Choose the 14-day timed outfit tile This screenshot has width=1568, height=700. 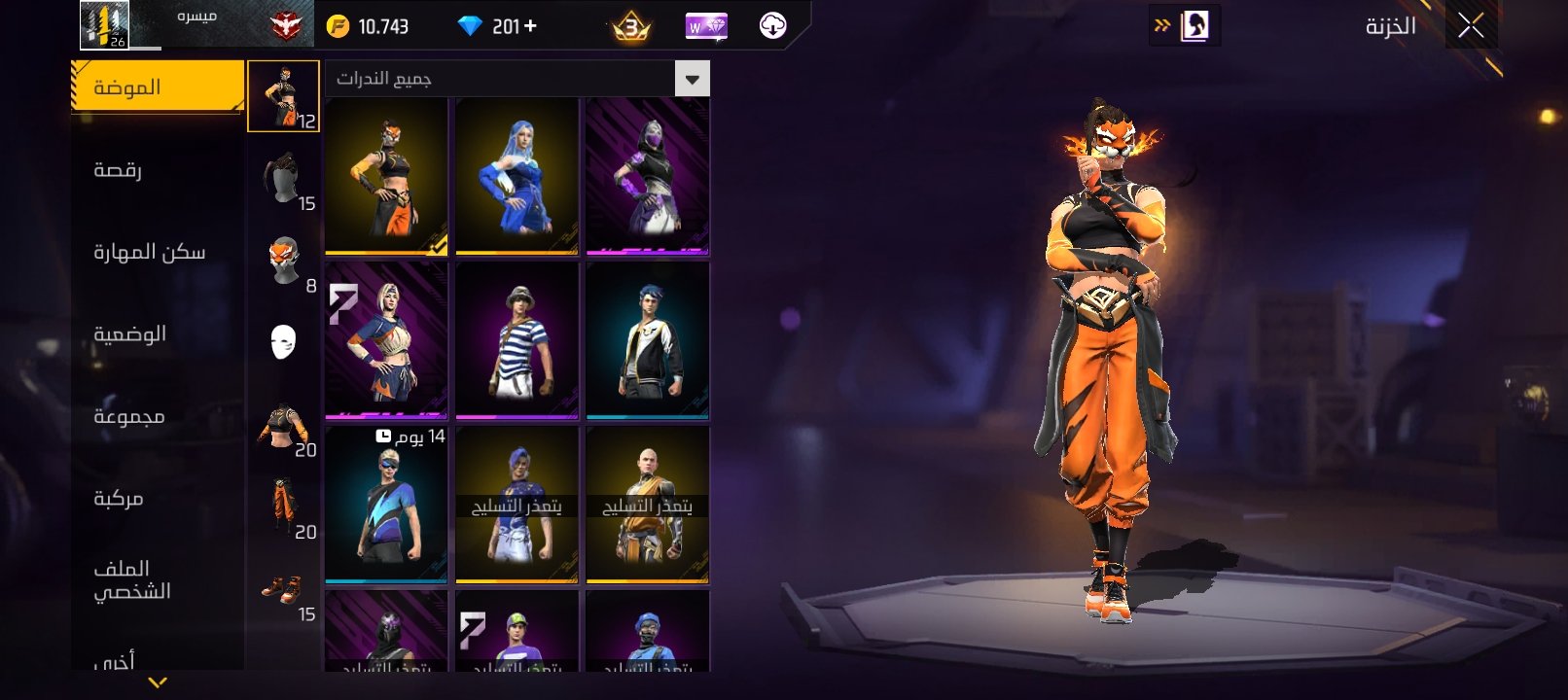point(386,505)
